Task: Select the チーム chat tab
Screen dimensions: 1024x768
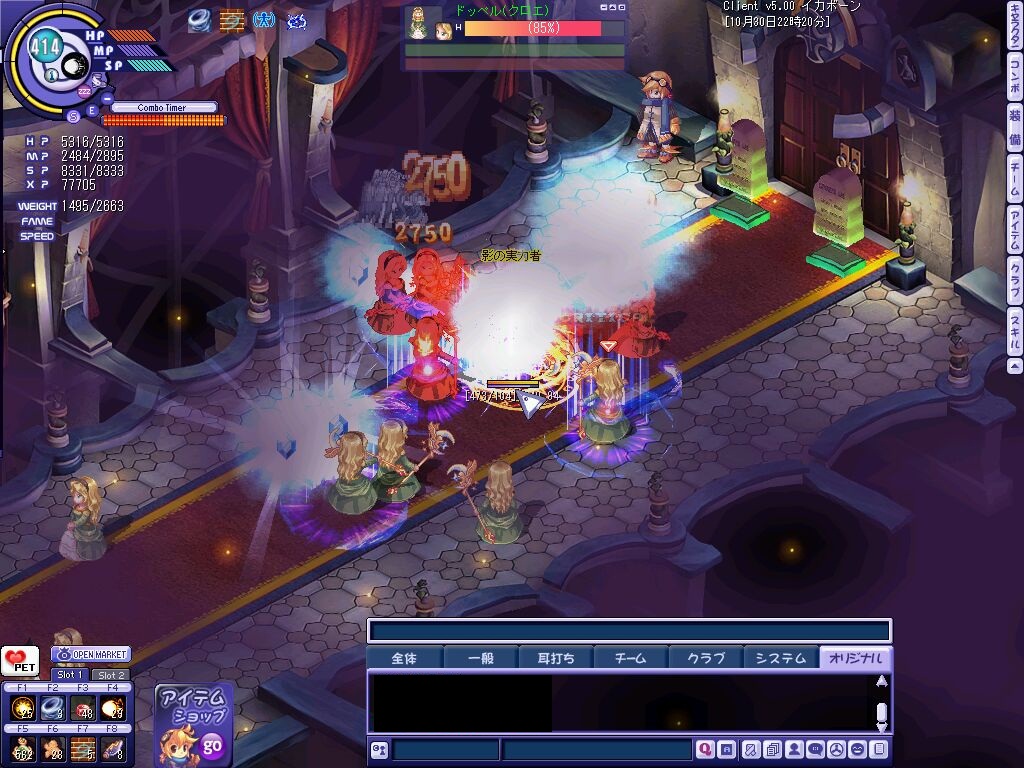Action: coord(631,658)
